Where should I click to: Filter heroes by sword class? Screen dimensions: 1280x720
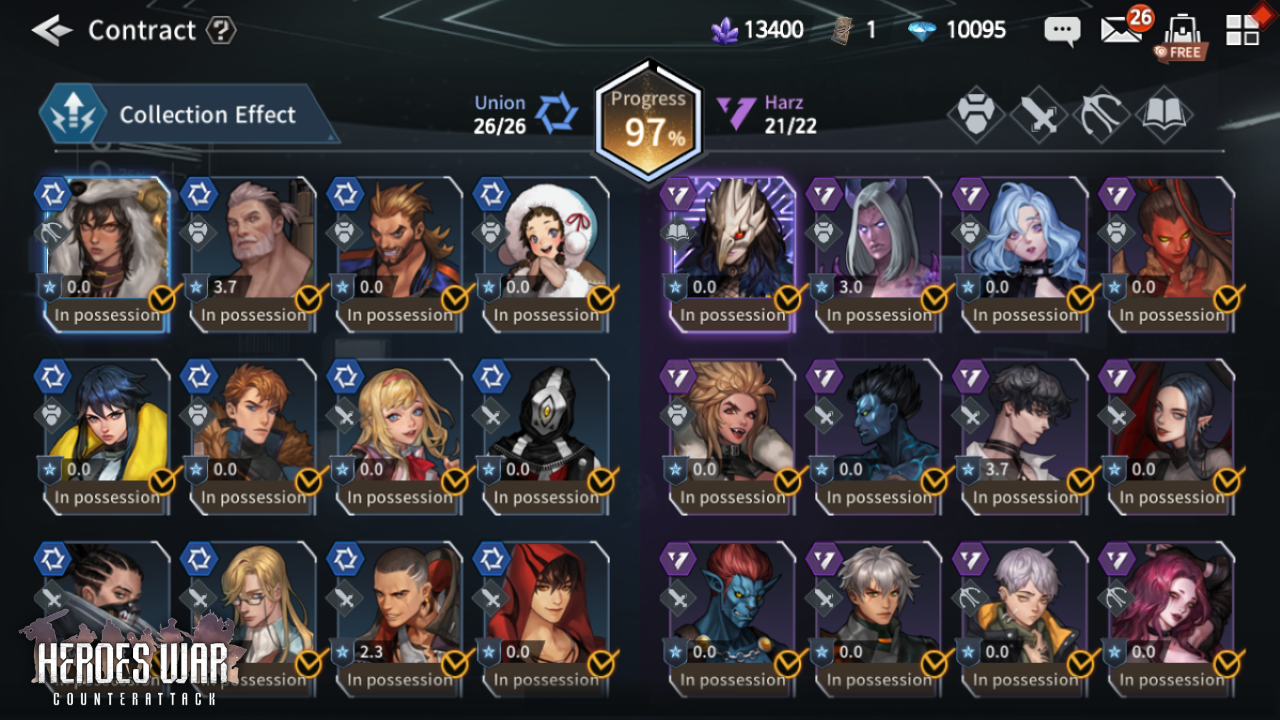(1039, 116)
